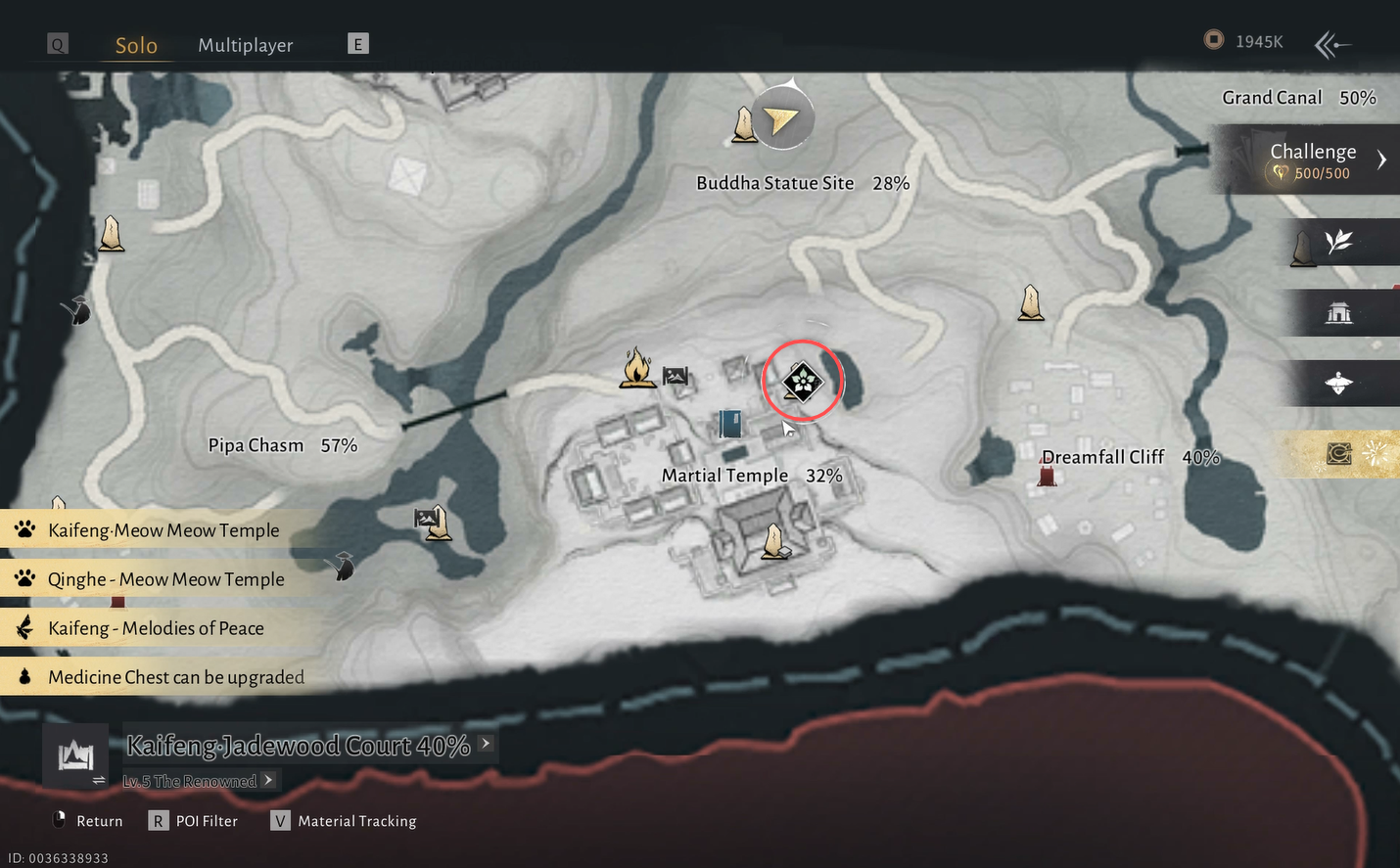
Task: Open Kaifeng - Melodies of Peace entry
Action: point(156,628)
